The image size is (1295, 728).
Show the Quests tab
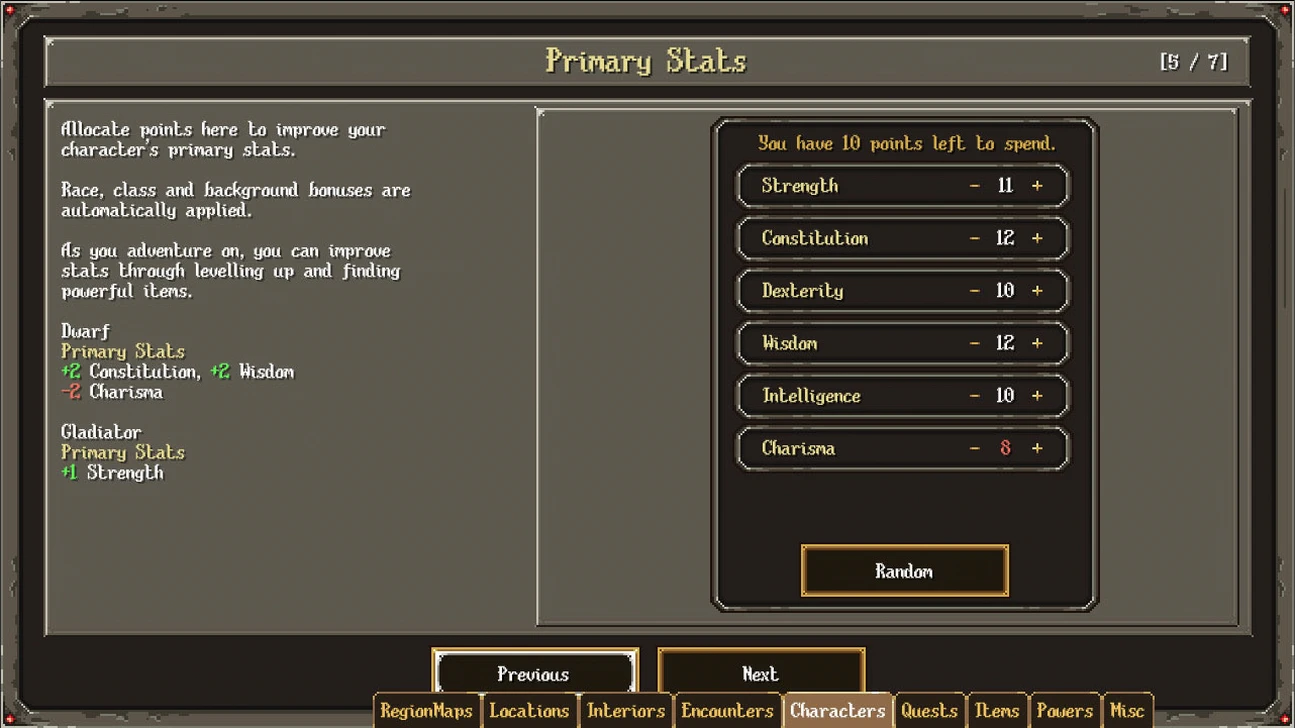tap(929, 711)
